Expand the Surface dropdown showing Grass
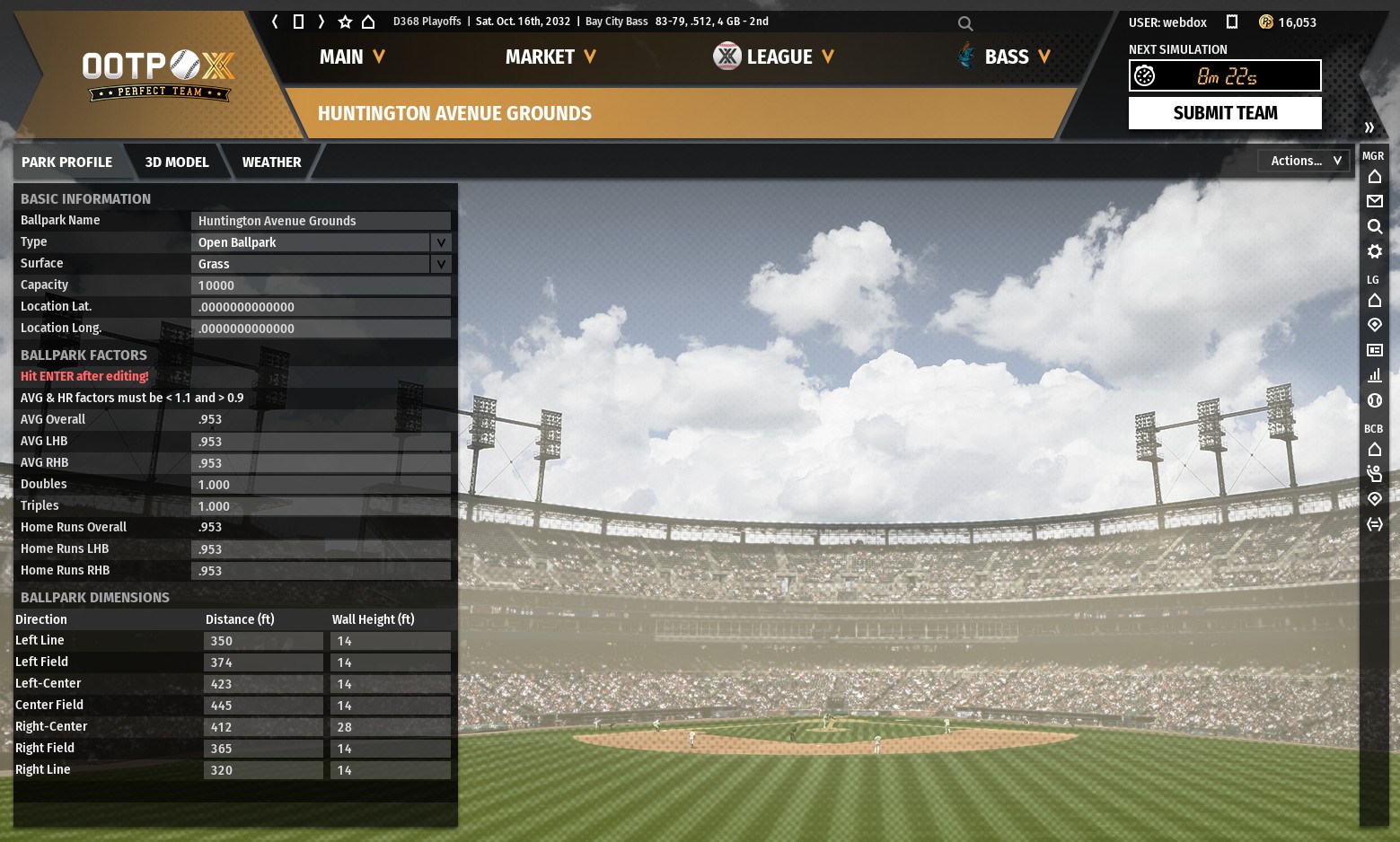Viewport: 1400px width, 842px height. pos(440,264)
